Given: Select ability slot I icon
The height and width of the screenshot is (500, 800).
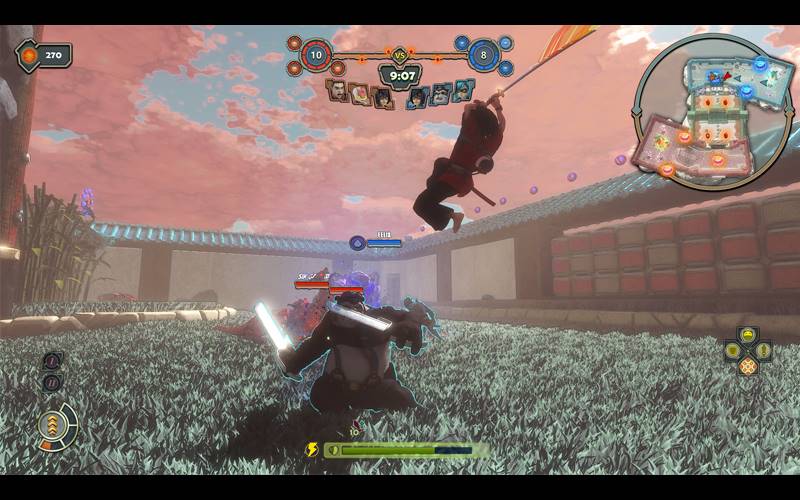Looking at the screenshot, I should click(52, 361).
